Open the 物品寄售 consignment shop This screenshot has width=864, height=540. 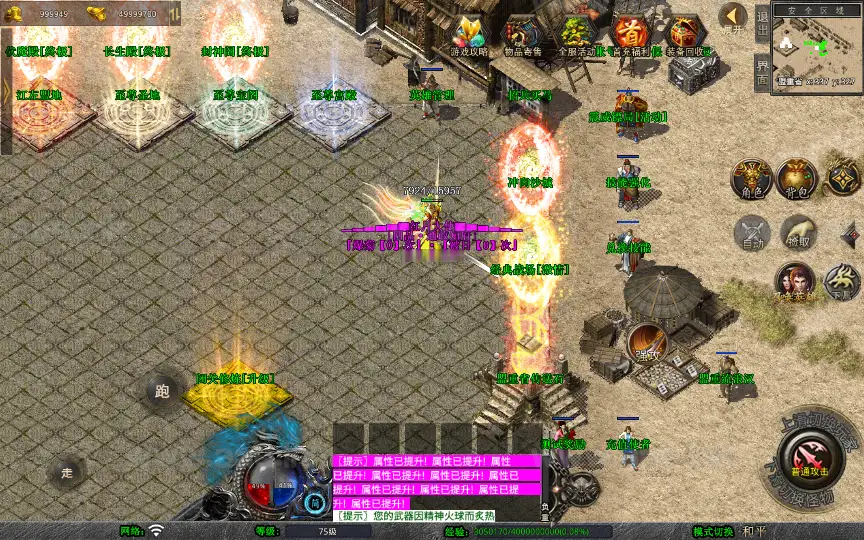tap(523, 34)
